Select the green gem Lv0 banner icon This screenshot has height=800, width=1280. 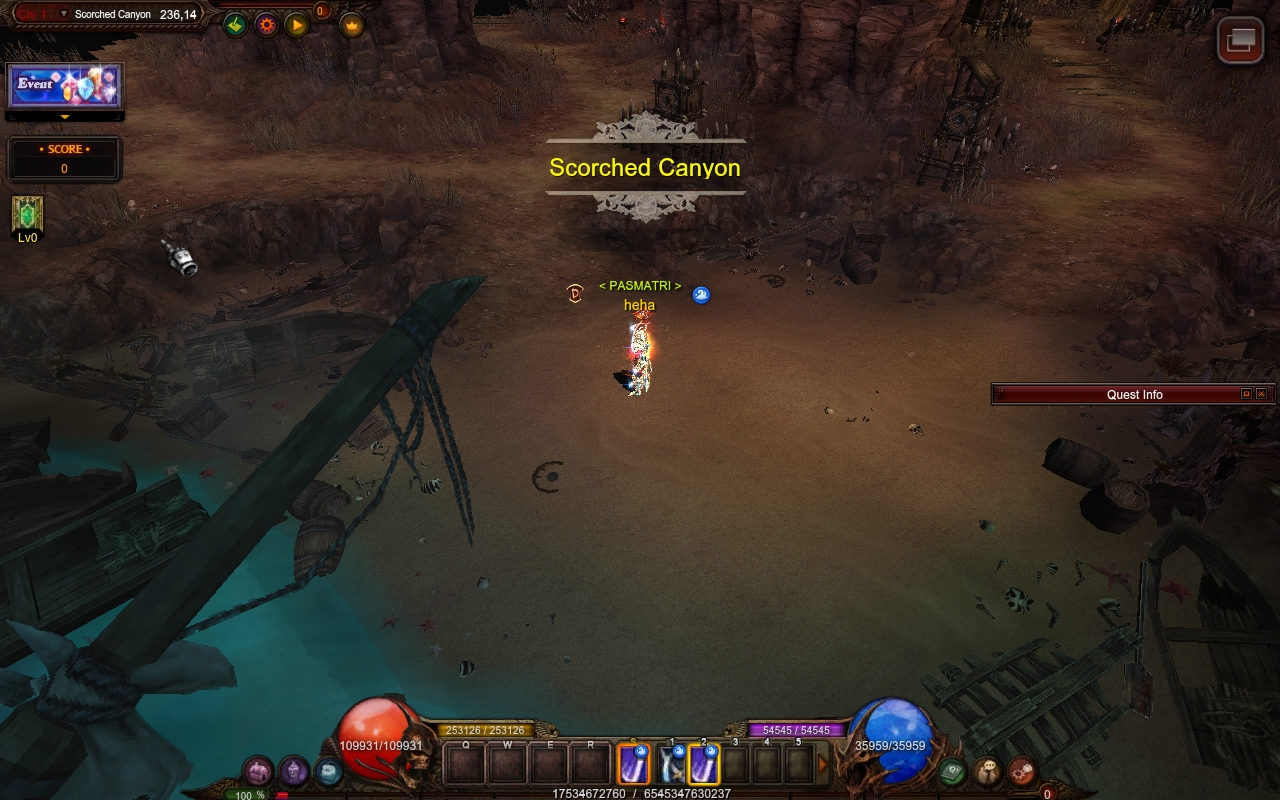[x=27, y=215]
